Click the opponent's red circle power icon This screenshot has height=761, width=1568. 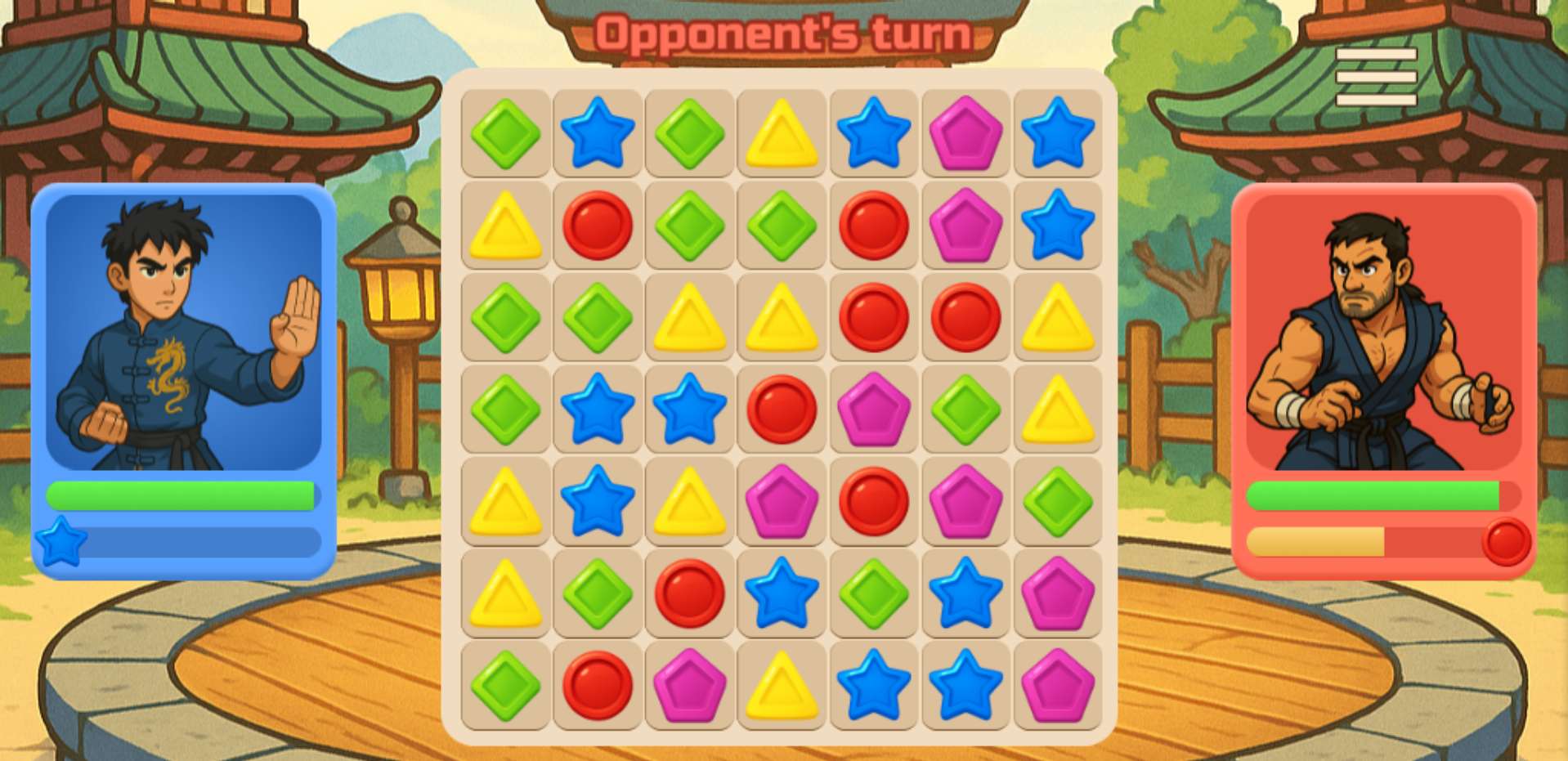[x=1506, y=542]
